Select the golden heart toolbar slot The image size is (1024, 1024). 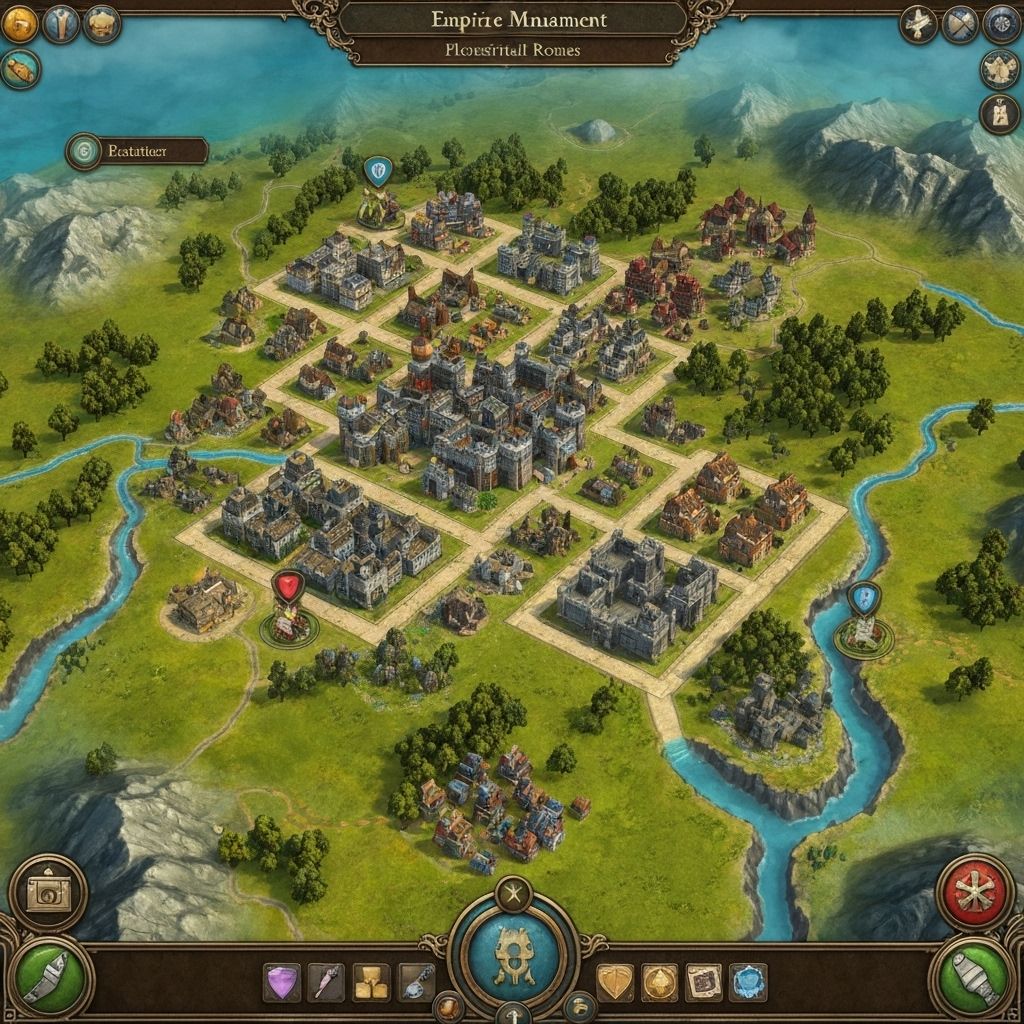tap(615, 982)
